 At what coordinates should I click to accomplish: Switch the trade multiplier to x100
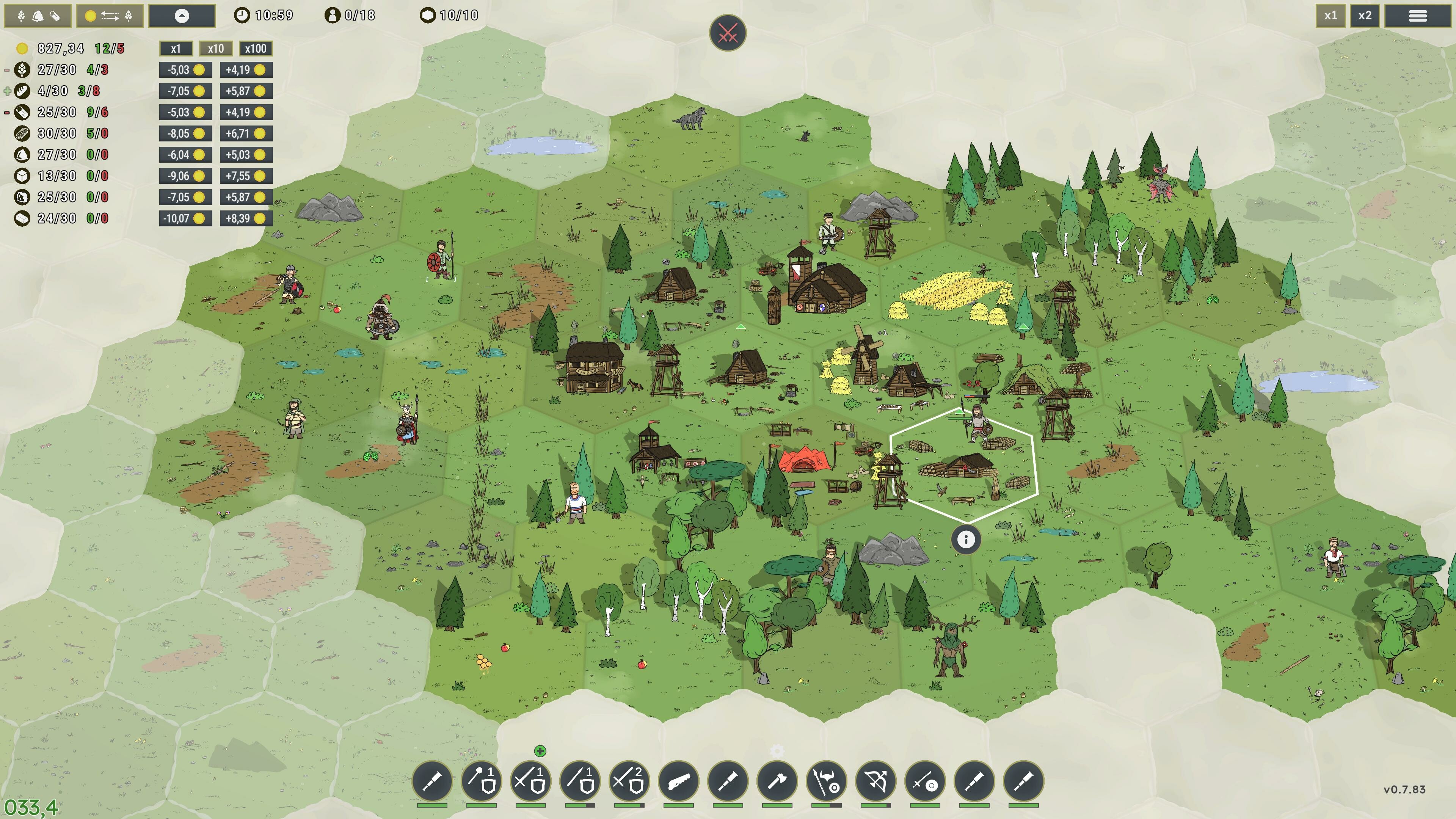256,49
